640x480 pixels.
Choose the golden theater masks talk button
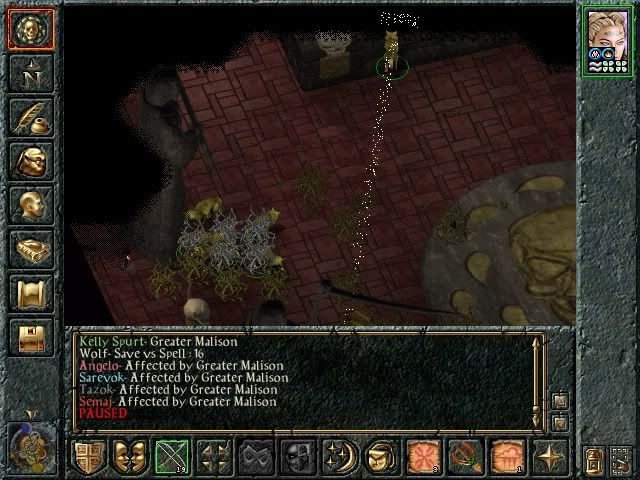[131, 457]
